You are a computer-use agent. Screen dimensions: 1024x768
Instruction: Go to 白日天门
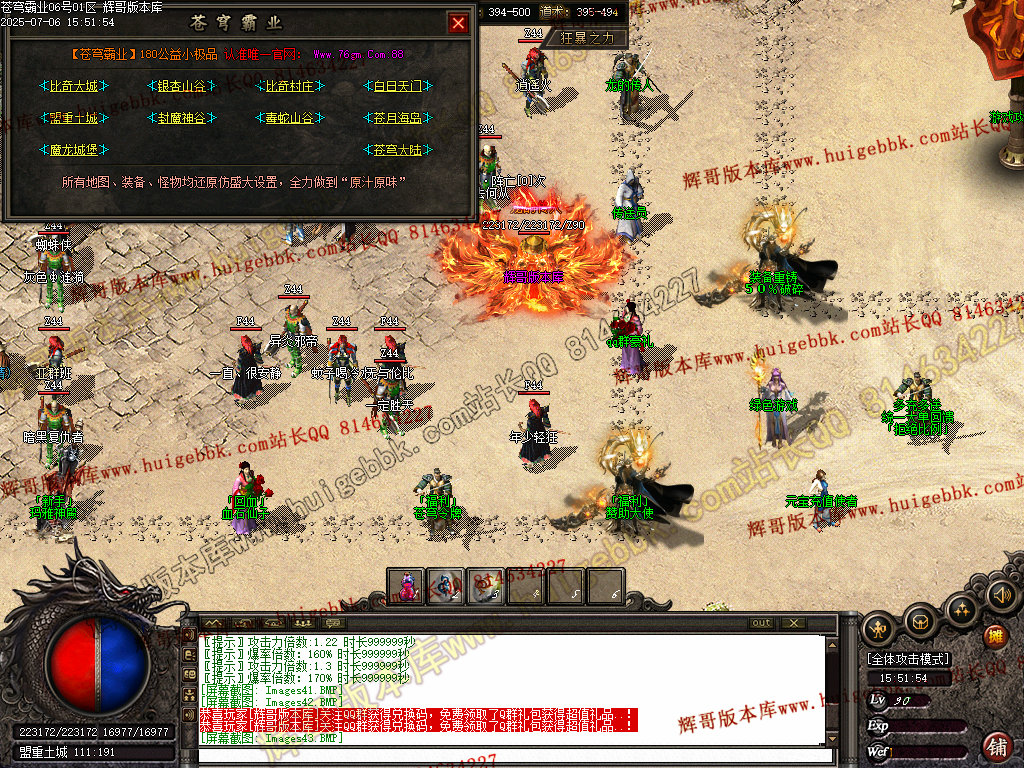pyautogui.click(x=398, y=87)
